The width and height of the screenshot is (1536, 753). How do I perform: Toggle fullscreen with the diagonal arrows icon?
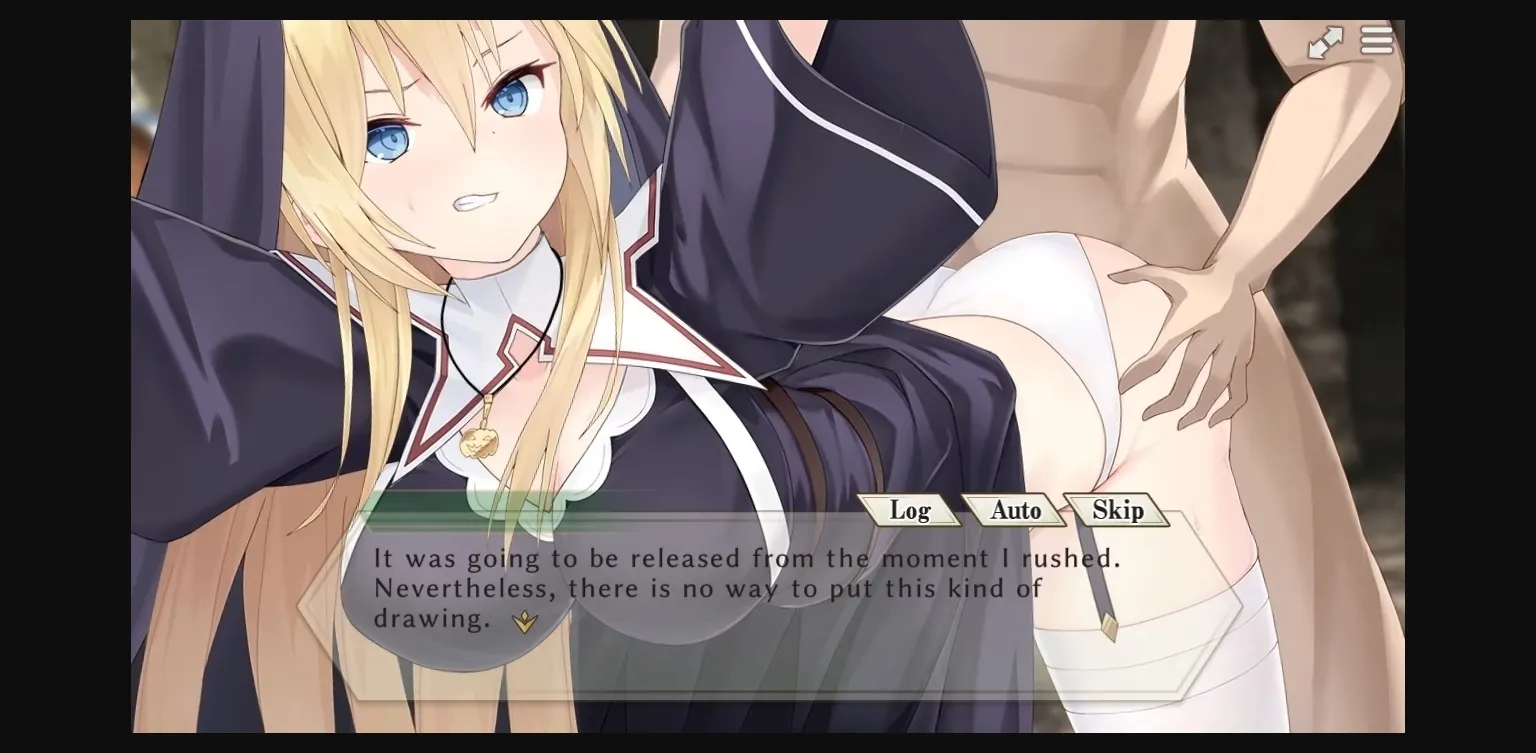(x=1325, y=40)
